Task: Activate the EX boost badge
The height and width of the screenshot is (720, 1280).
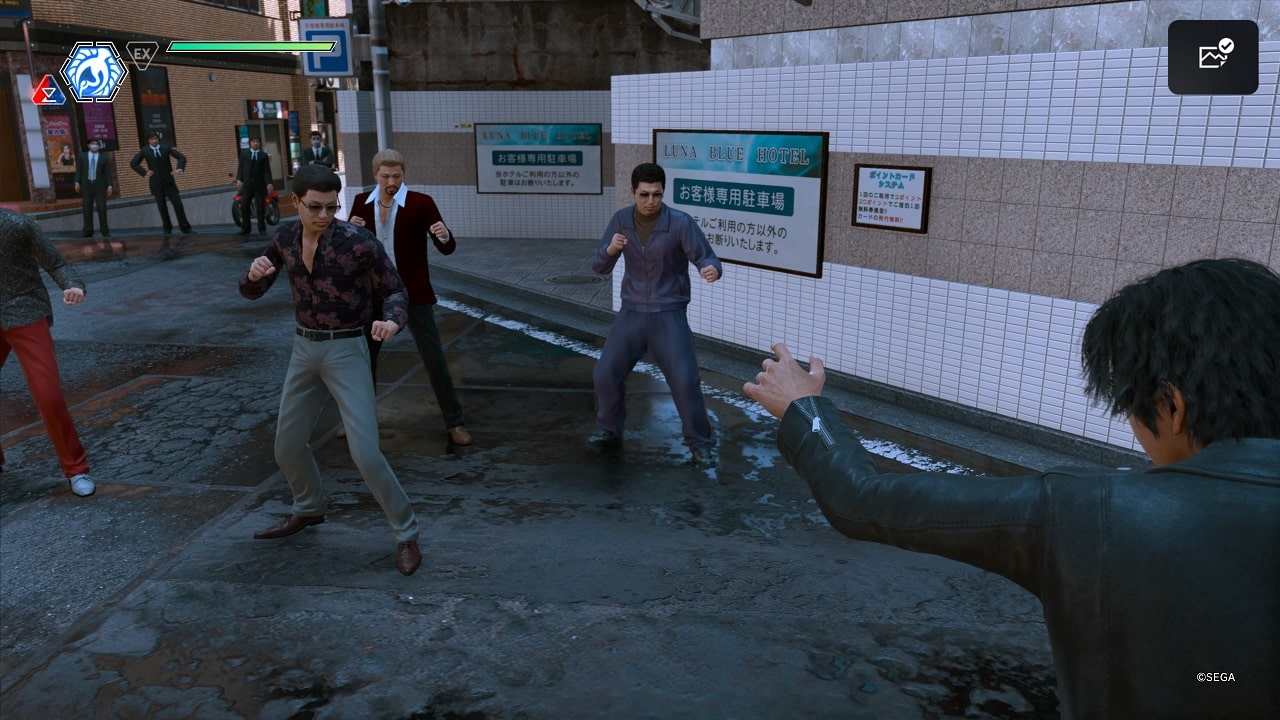Action: pyautogui.click(x=142, y=53)
